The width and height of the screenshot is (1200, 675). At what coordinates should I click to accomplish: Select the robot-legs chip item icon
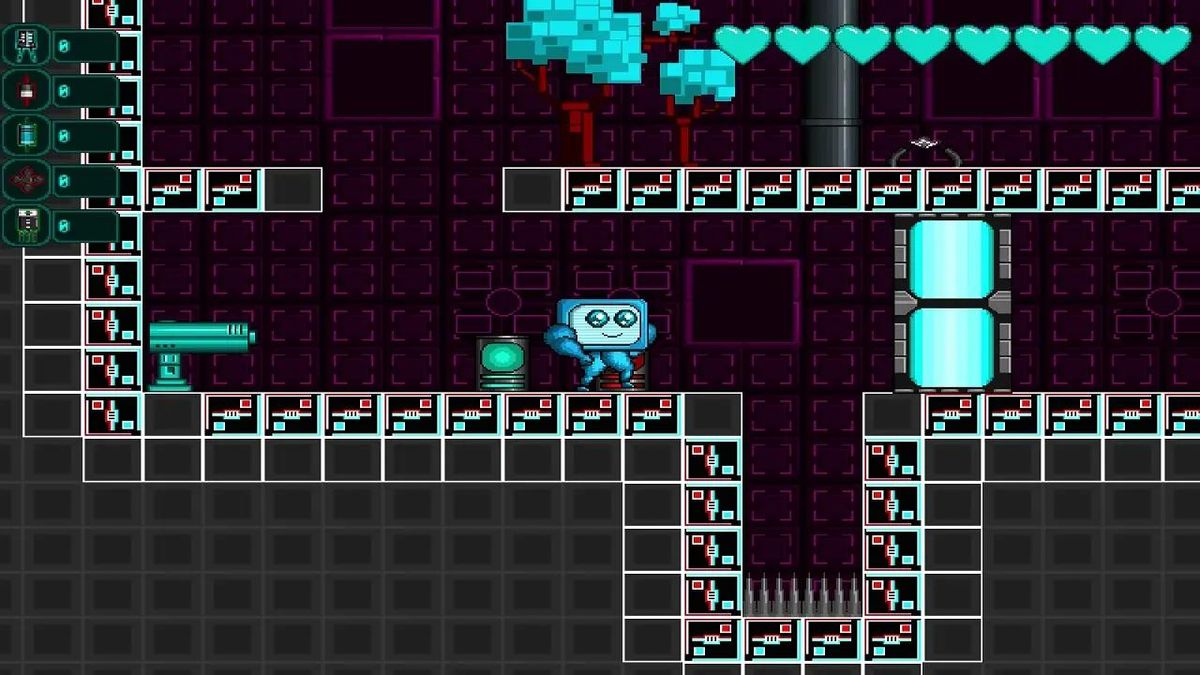coord(26,45)
